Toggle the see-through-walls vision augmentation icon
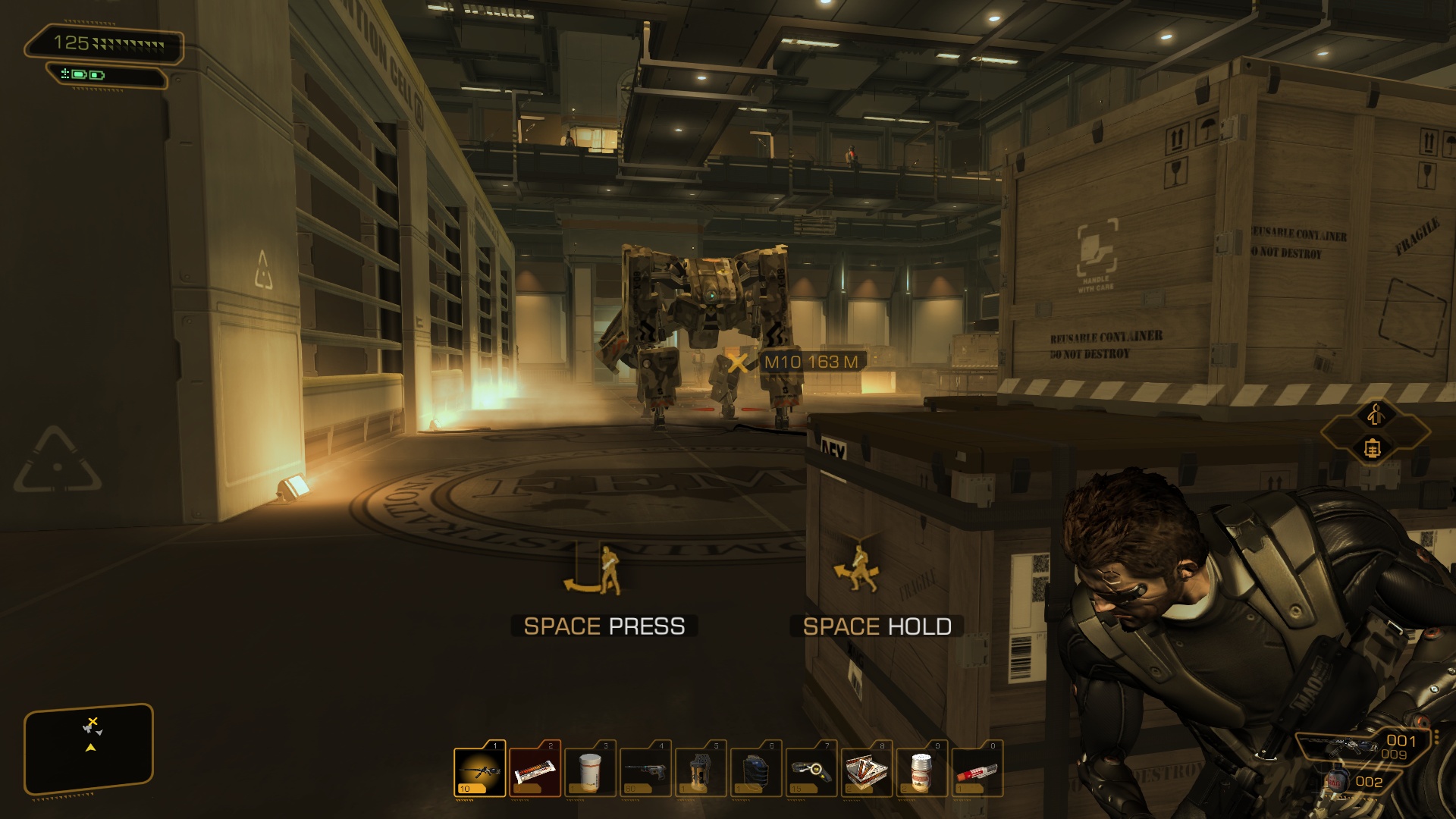This screenshot has height=819, width=1456. pyautogui.click(x=1372, y=449)
